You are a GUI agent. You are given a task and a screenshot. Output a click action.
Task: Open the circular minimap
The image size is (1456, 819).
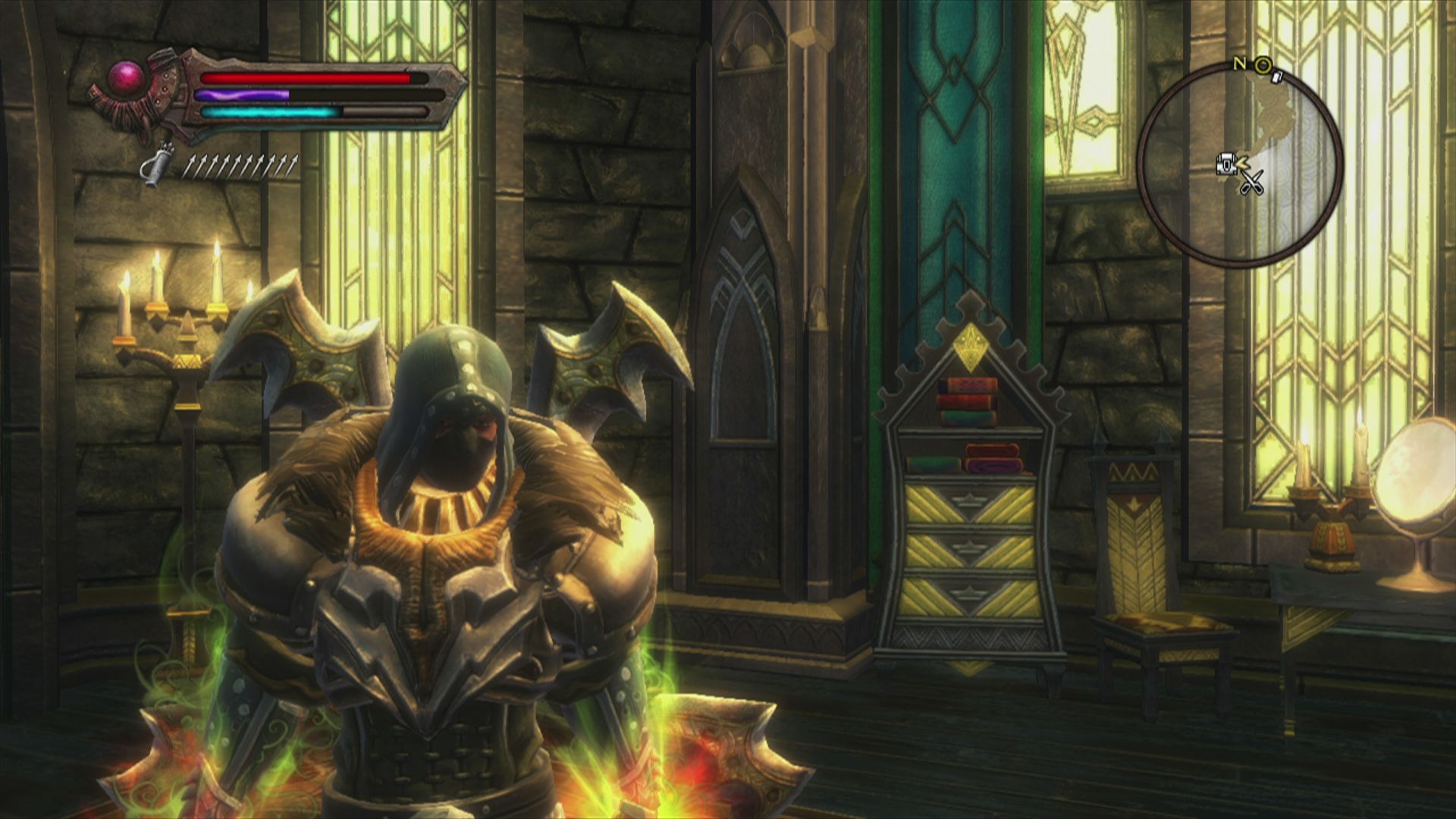(x=1240, y=163)
